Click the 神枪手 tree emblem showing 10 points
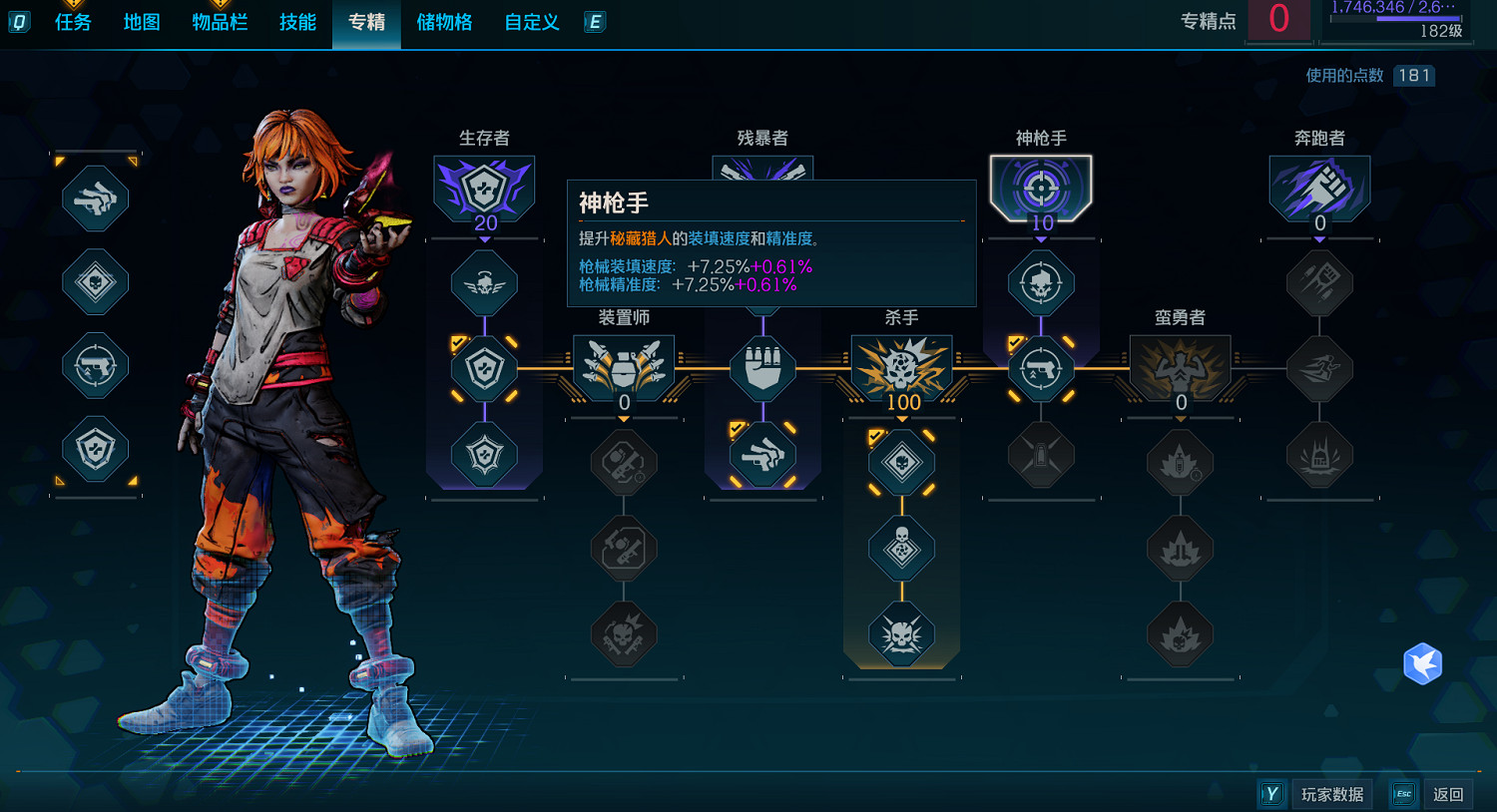Screen dimensions: 1497x812 click(1041, 188)
